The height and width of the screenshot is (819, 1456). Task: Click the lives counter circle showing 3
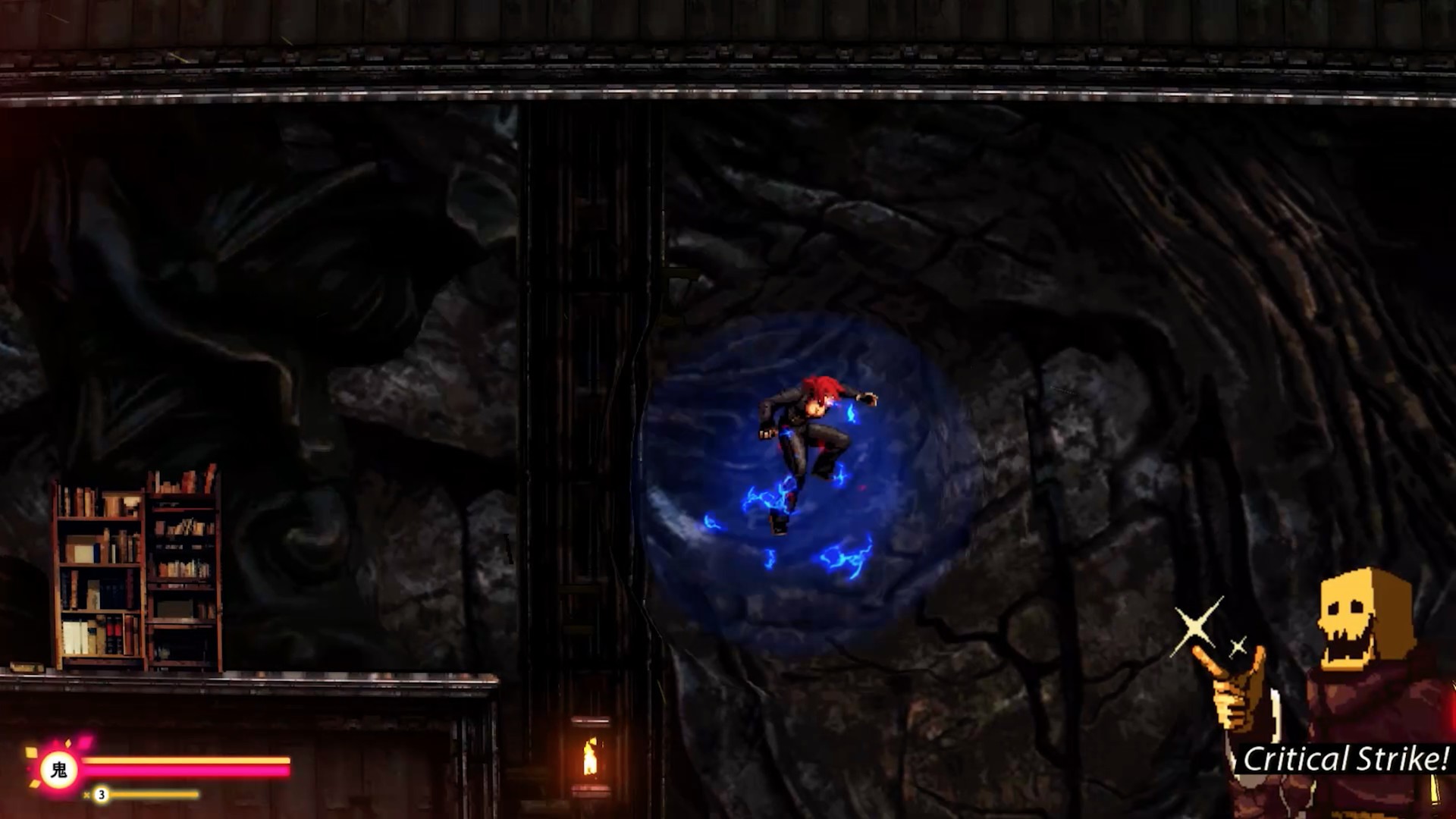101,793
